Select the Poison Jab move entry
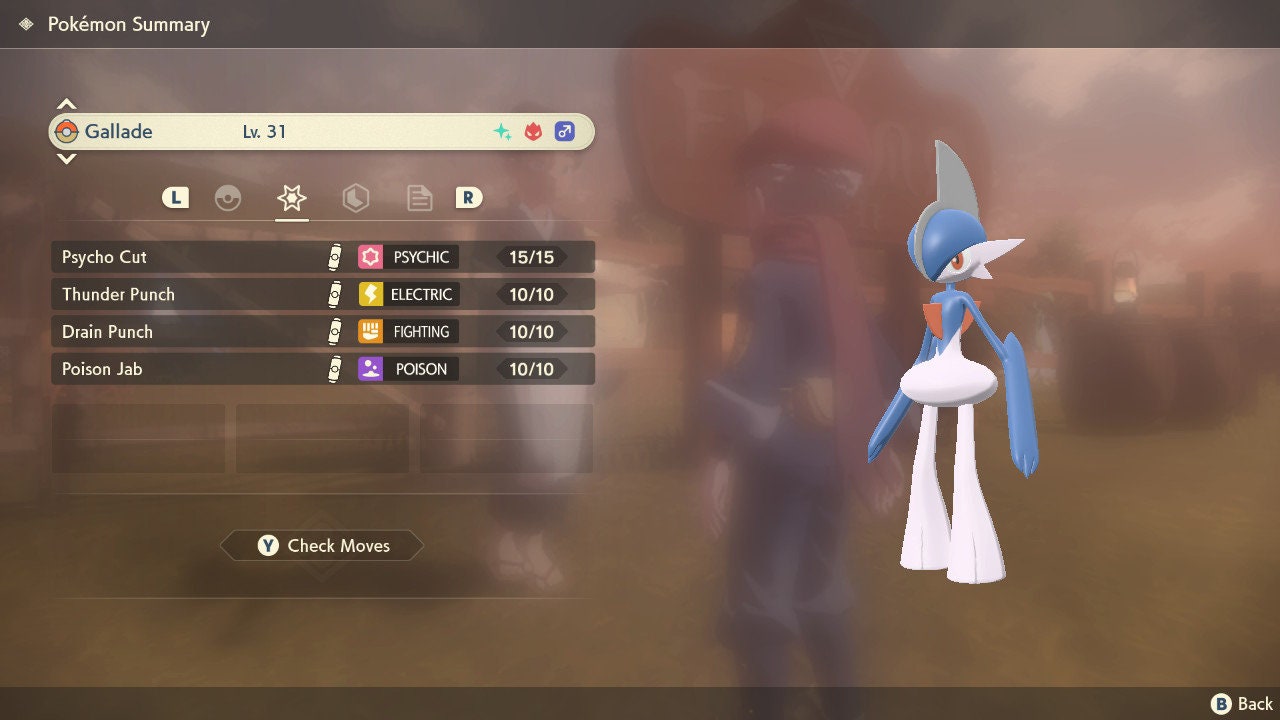The height and width of the screenshot is (720, 1280). [200, 369]
